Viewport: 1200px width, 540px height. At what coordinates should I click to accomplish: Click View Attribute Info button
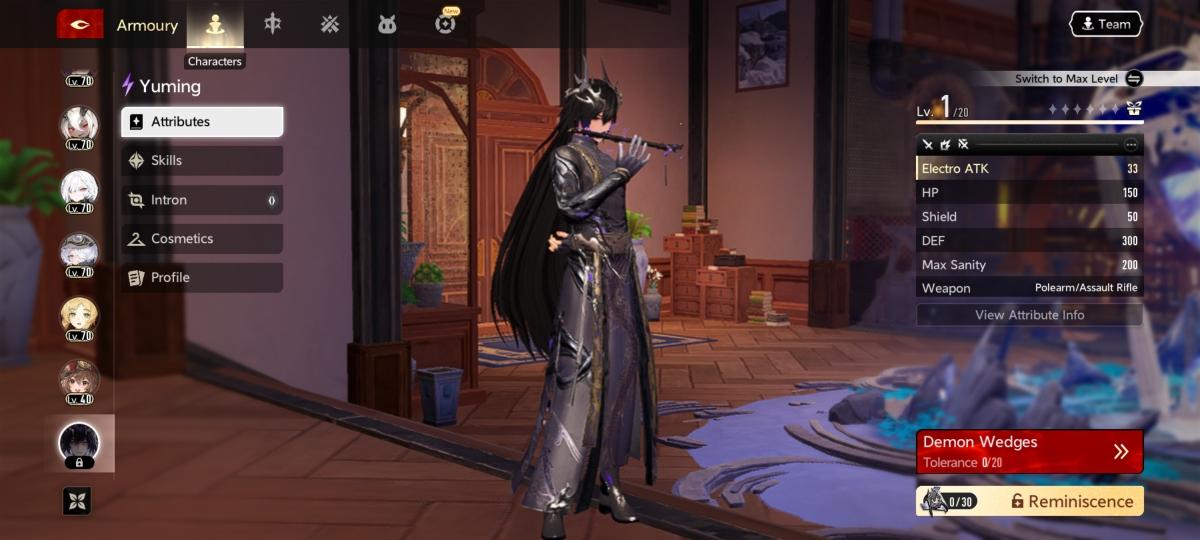[1029, 315]
